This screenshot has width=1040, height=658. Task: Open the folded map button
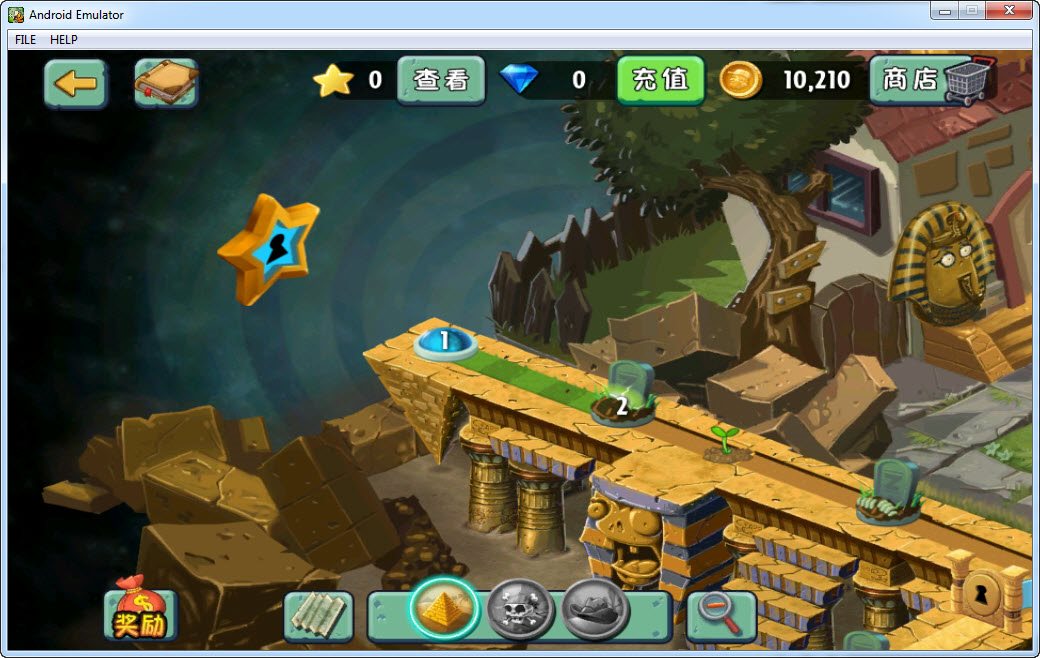(318, 616)
